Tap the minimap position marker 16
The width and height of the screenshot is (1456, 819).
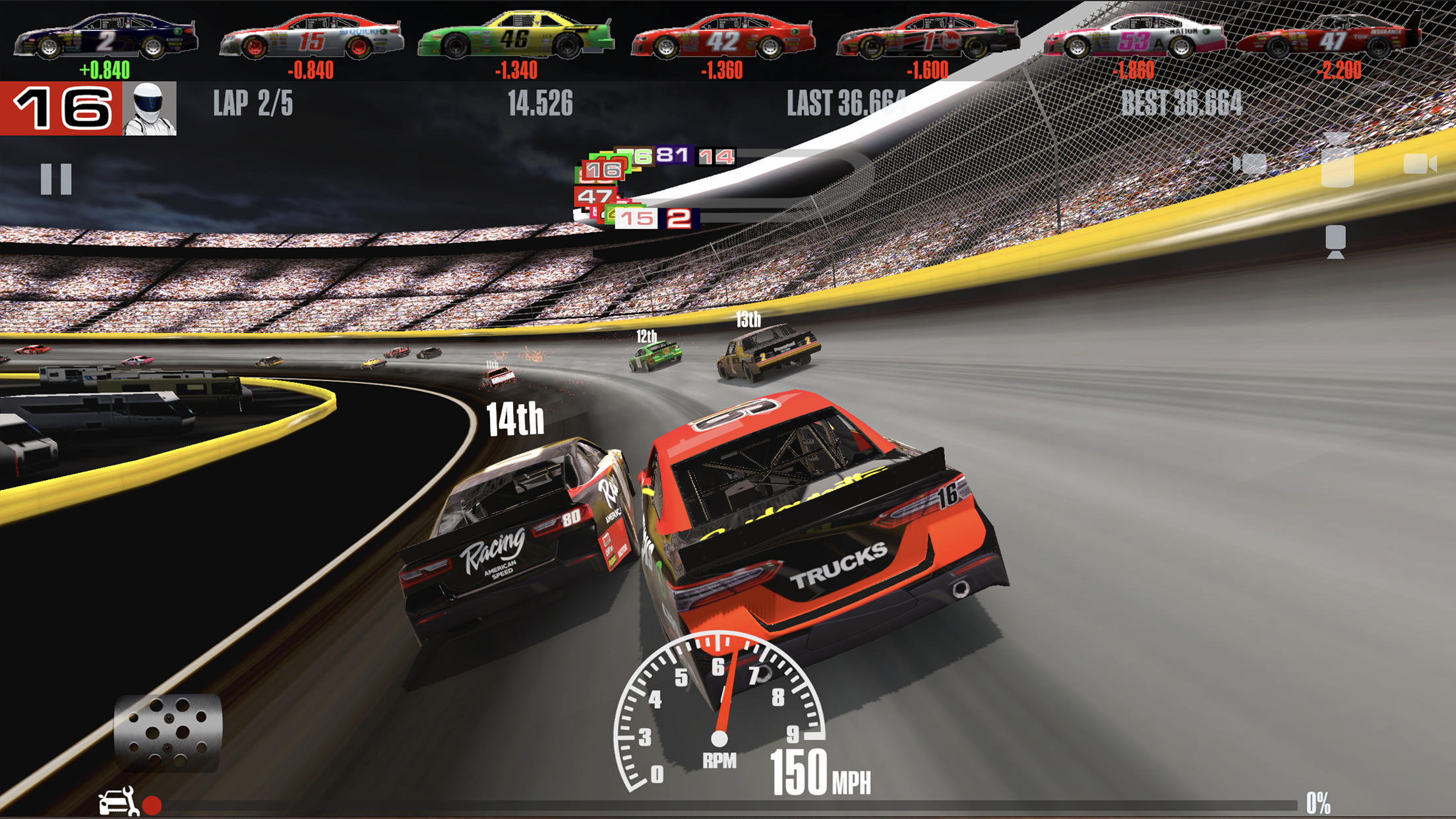pos(602,170)
